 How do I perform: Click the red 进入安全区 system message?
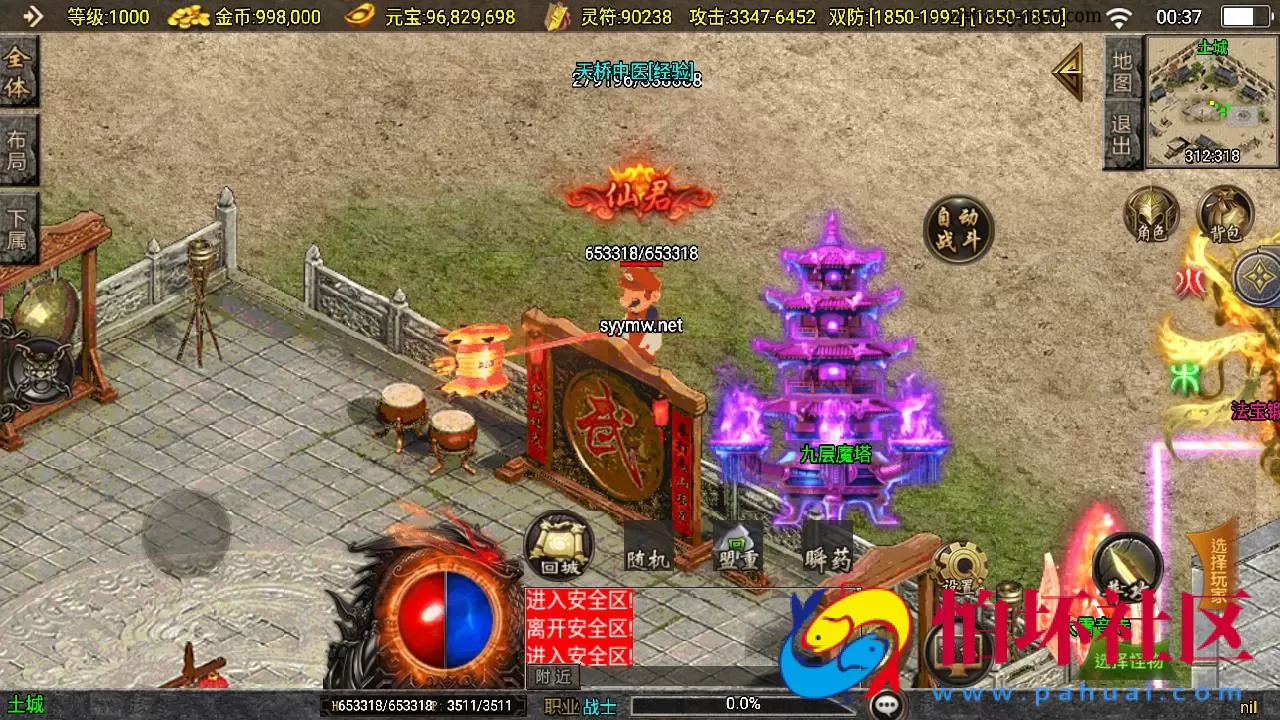578,602
